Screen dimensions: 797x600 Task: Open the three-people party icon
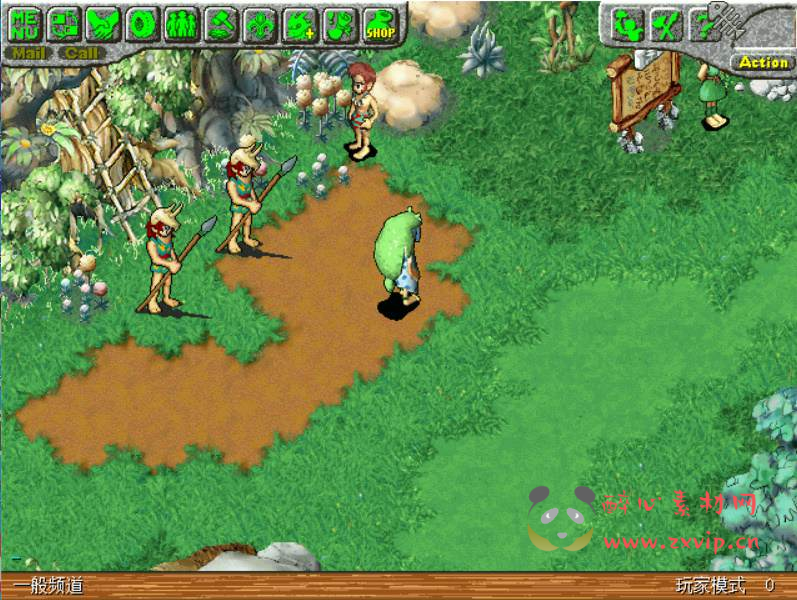[x=180, y=24]
